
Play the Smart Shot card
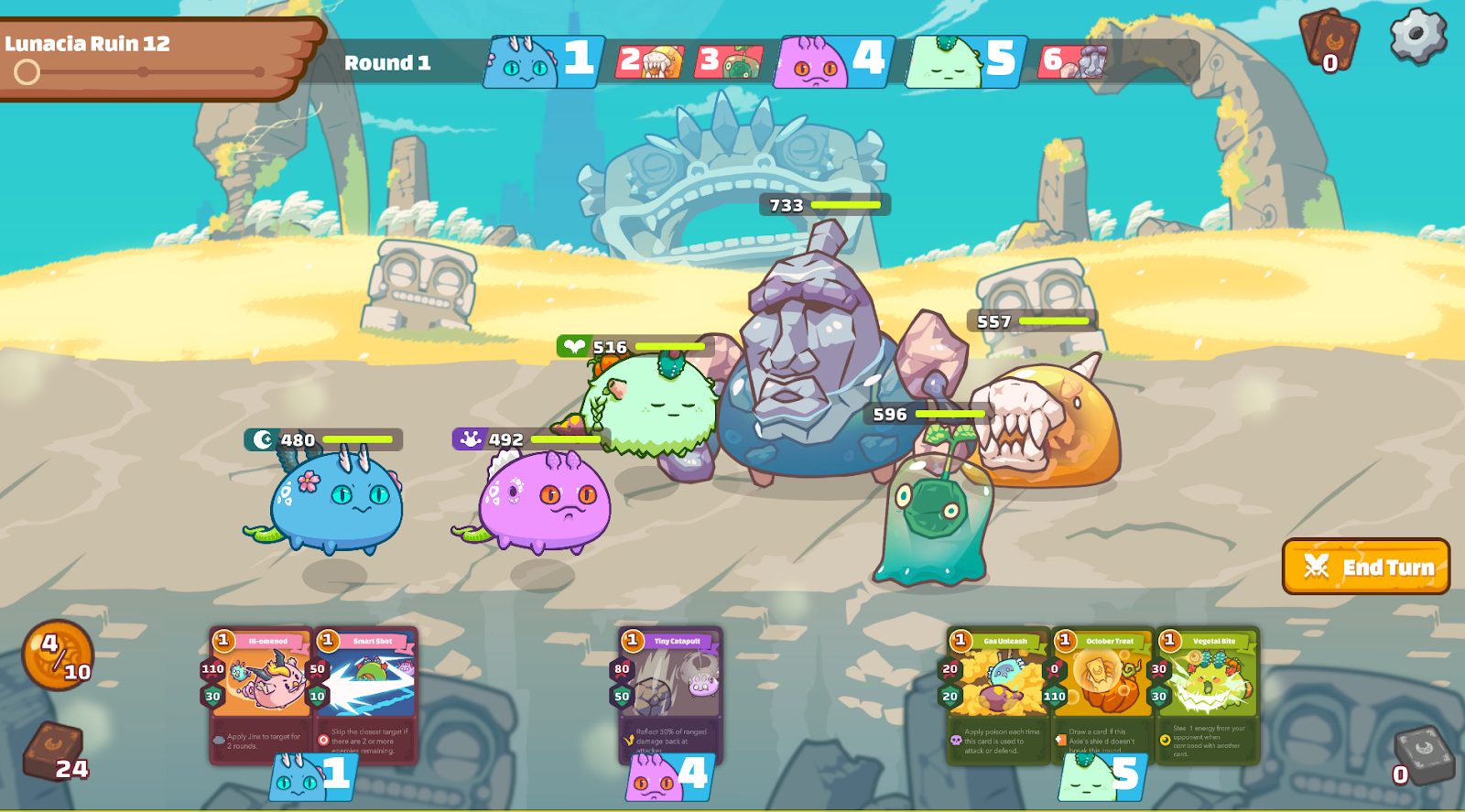(367, 694)
